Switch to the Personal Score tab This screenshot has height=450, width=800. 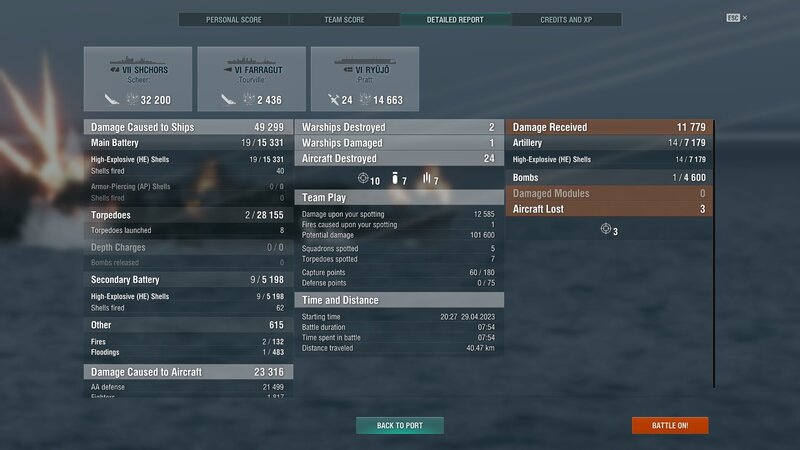point(234,20)
